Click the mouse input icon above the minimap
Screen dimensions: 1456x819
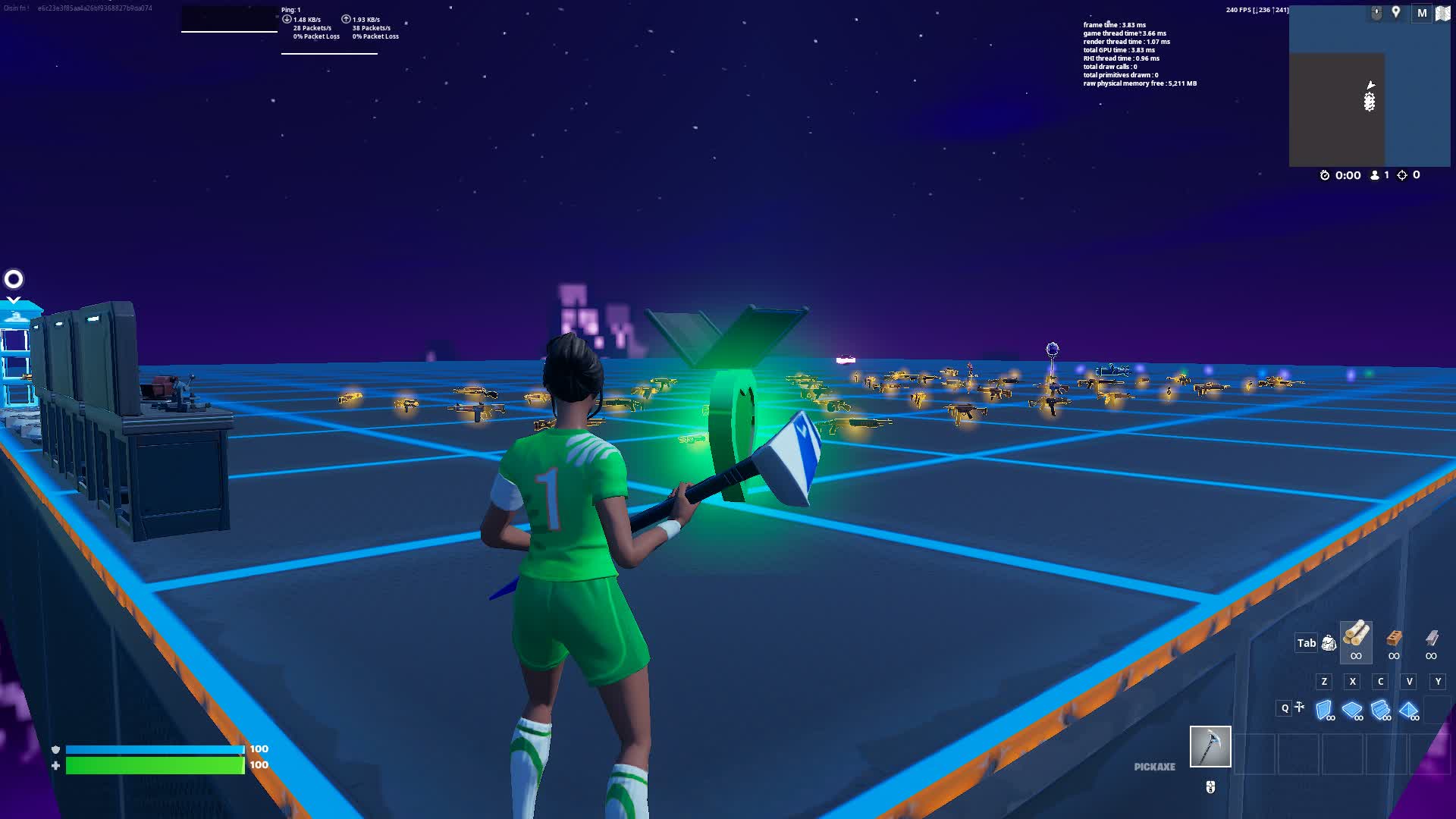[x=1377, y=11]
